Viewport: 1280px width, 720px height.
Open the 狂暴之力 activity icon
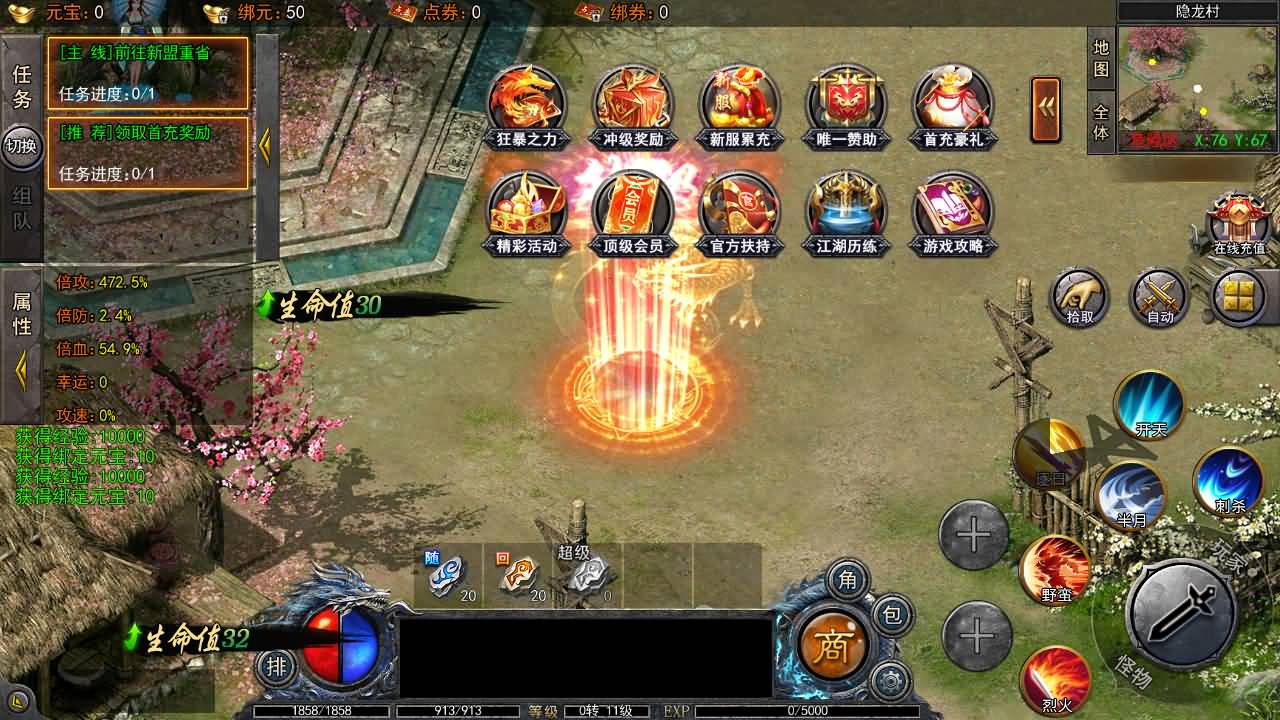coord(527,104)
